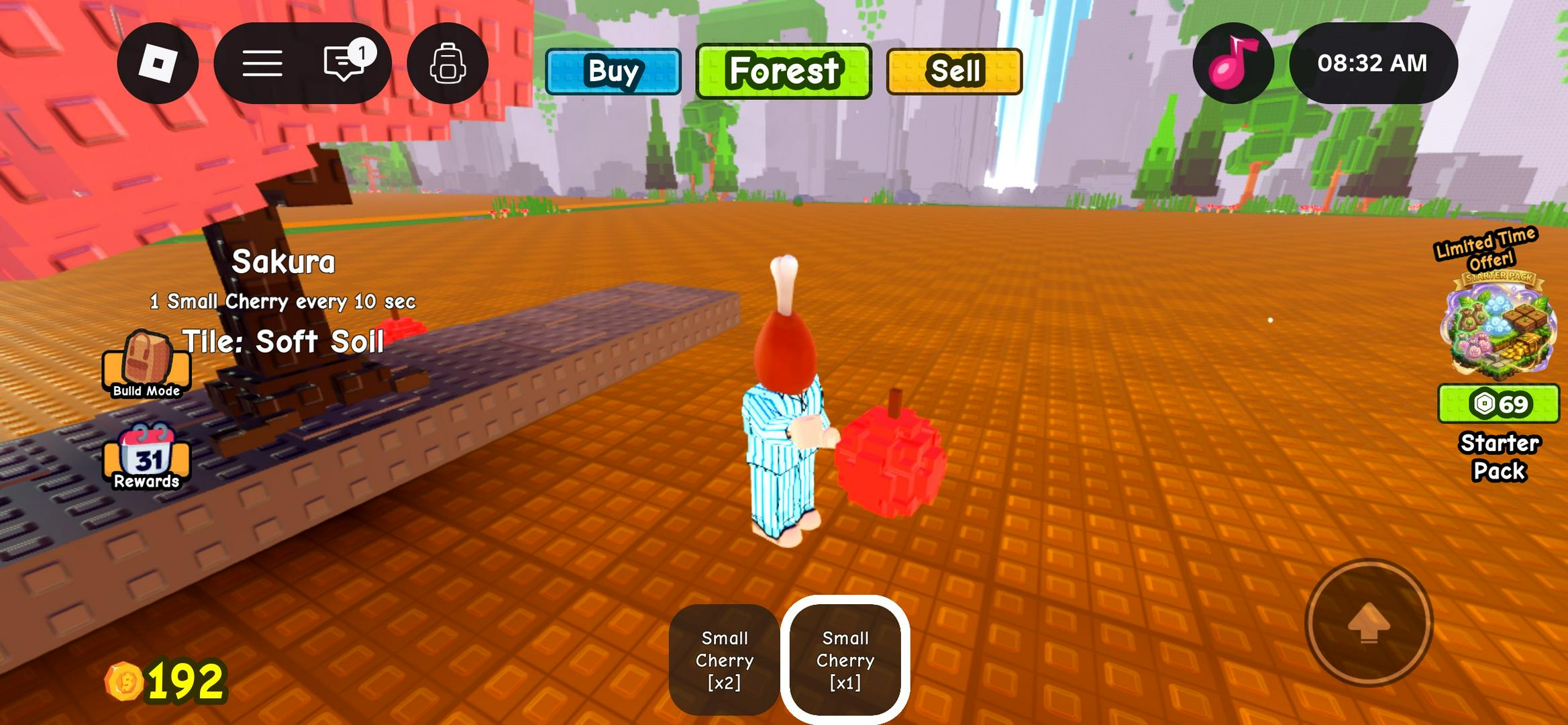This screenshot has height=725, width=1568.
Task: Buy the Starter Pack for 69 Robux
Action: point(1498,404)
